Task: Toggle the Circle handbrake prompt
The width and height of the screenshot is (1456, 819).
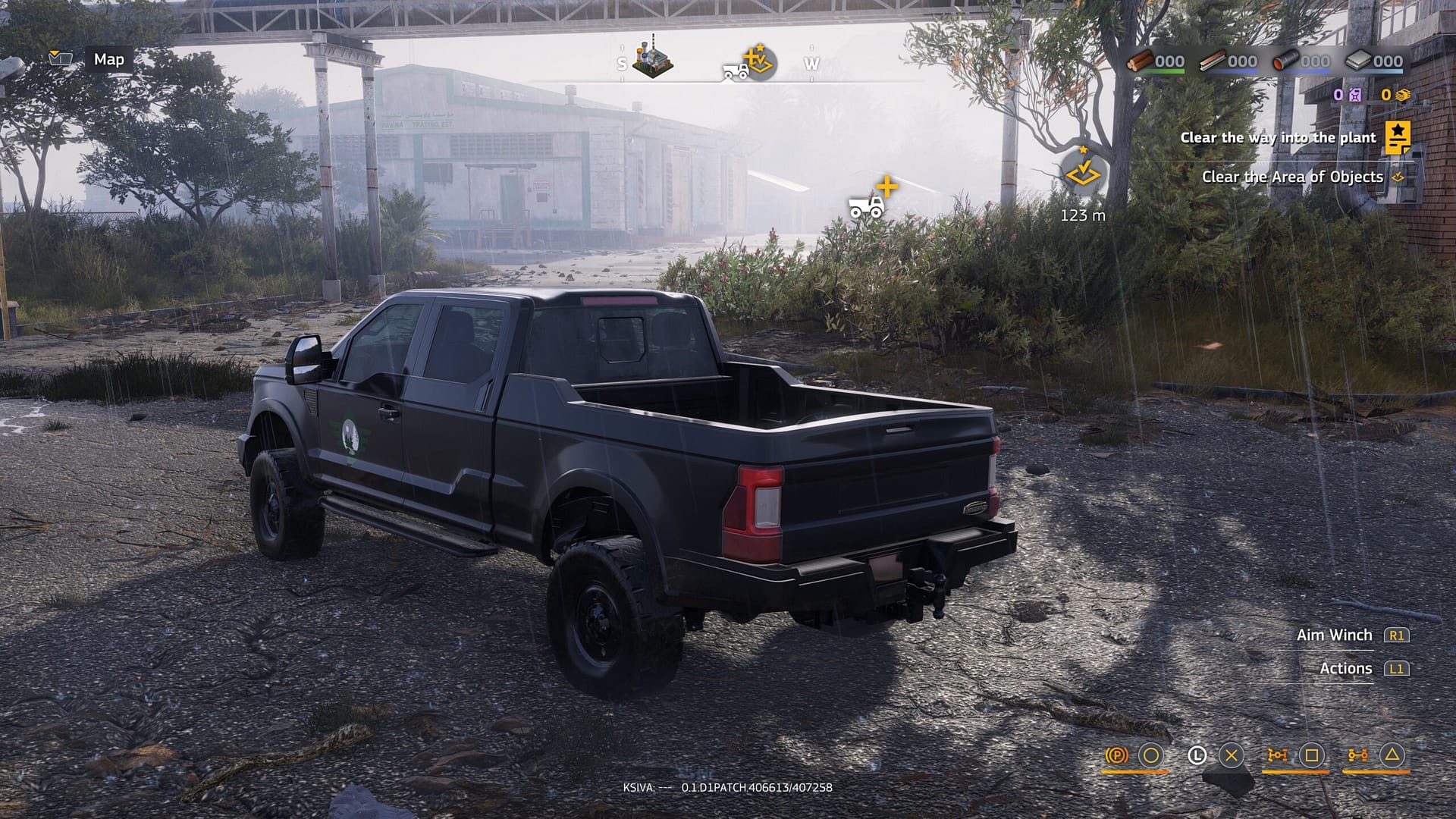Action: (1150, 756)
